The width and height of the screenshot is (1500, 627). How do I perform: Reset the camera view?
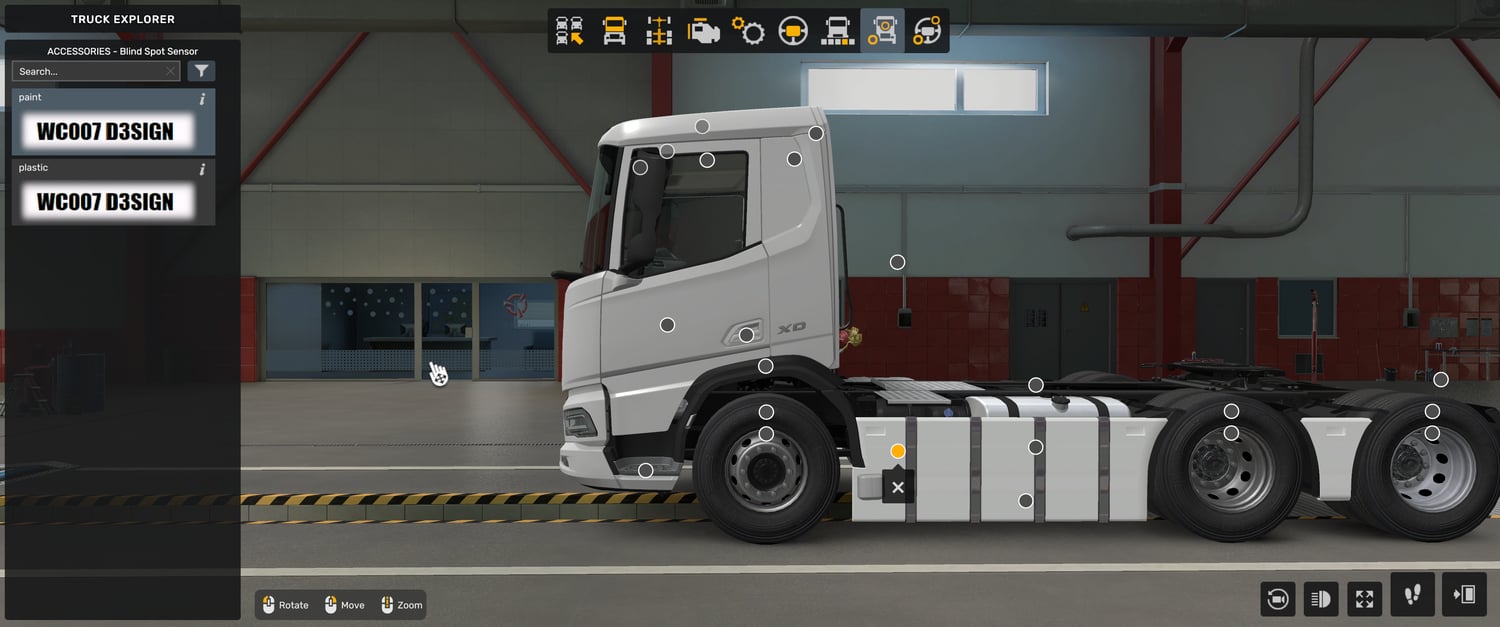click(x=1278, y=599)
